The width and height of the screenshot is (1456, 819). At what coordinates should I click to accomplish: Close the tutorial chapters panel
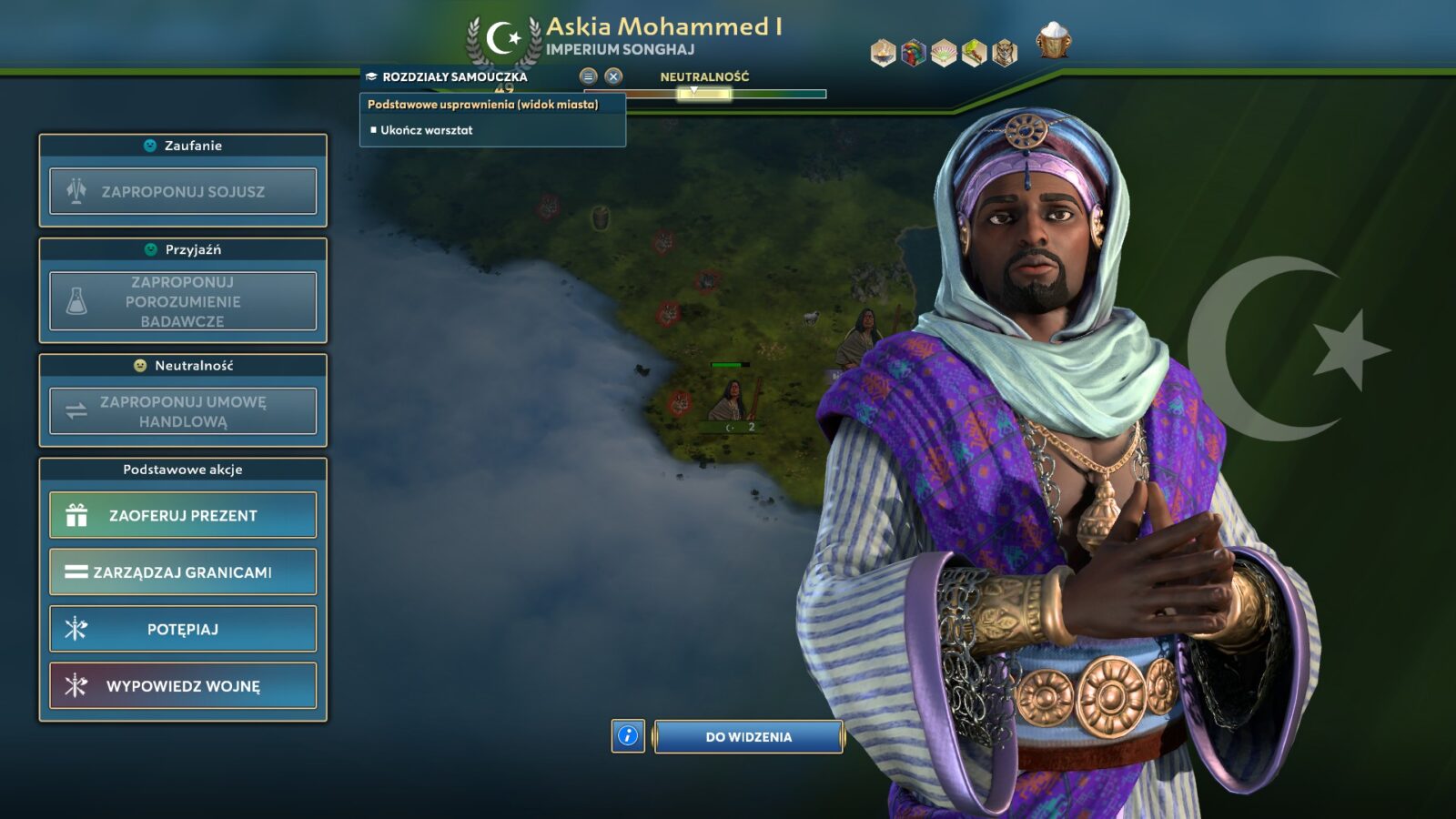click(x=614, y=76)
